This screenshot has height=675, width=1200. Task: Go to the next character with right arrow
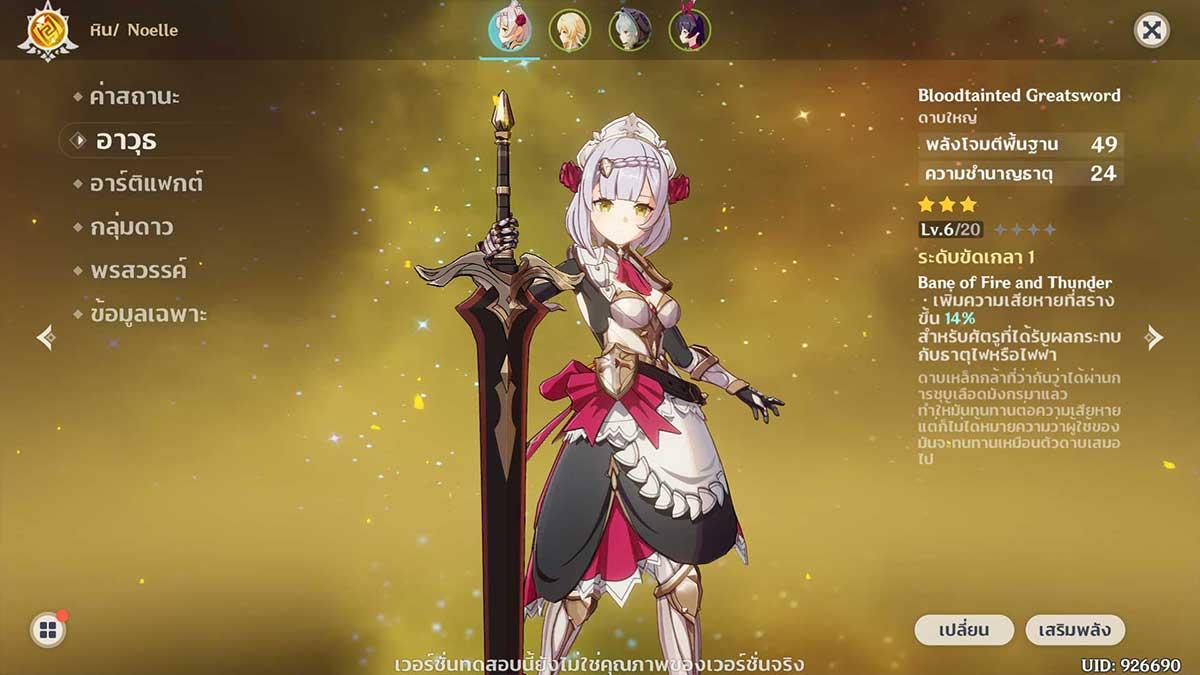1154,337
